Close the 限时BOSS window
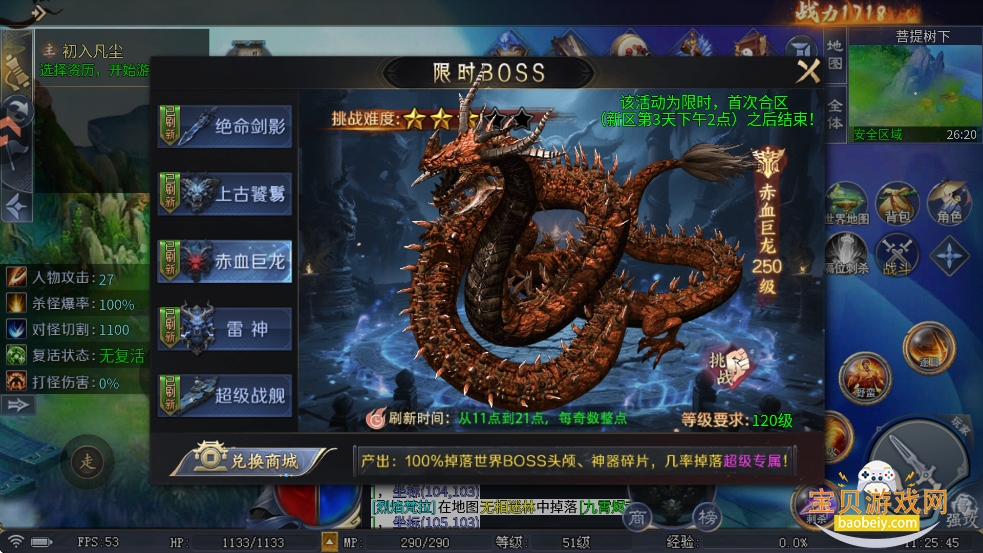Viewport: 983px width, 553px height. click(x=807, y=71)
